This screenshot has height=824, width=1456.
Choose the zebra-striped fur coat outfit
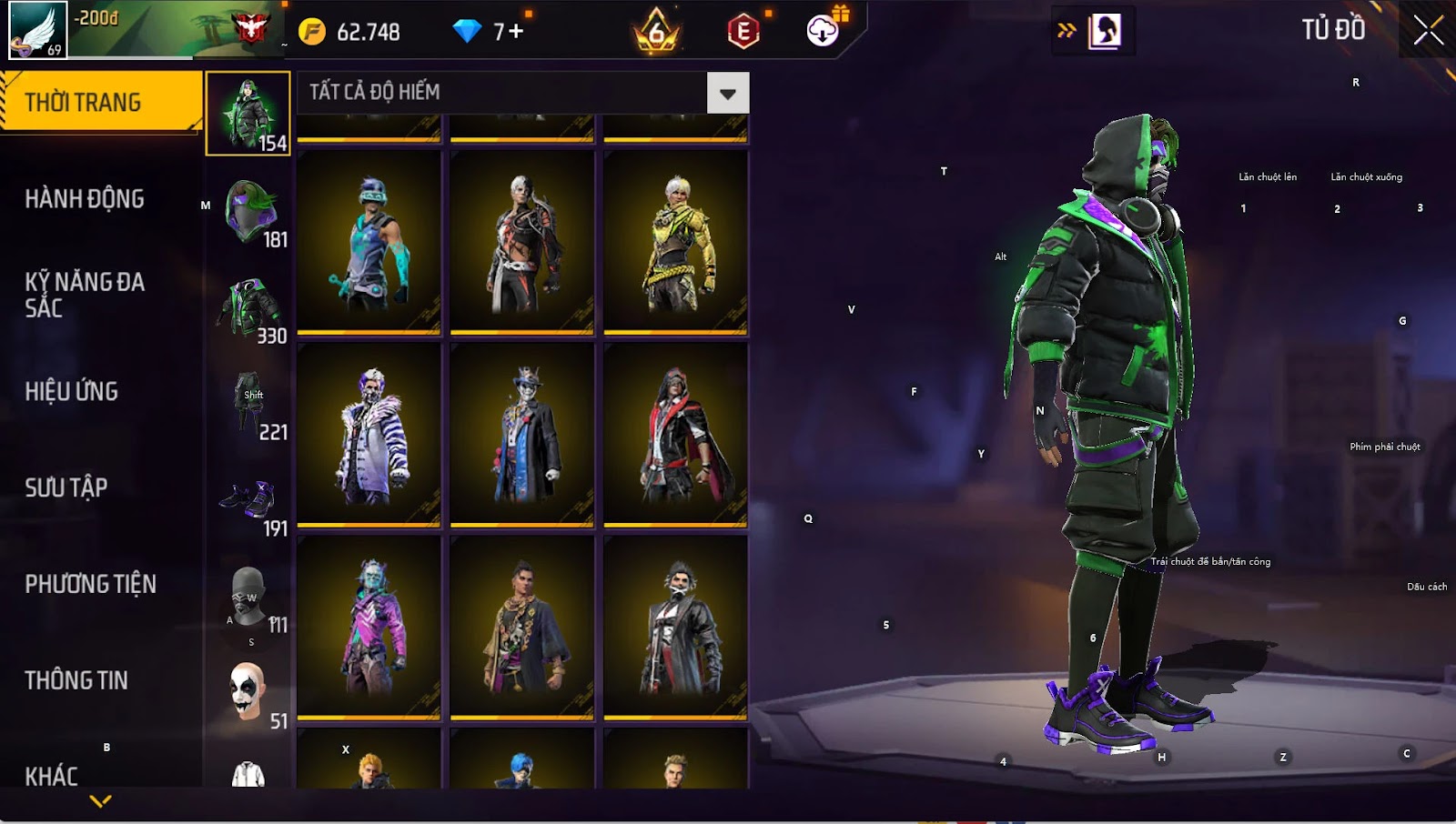369,434
